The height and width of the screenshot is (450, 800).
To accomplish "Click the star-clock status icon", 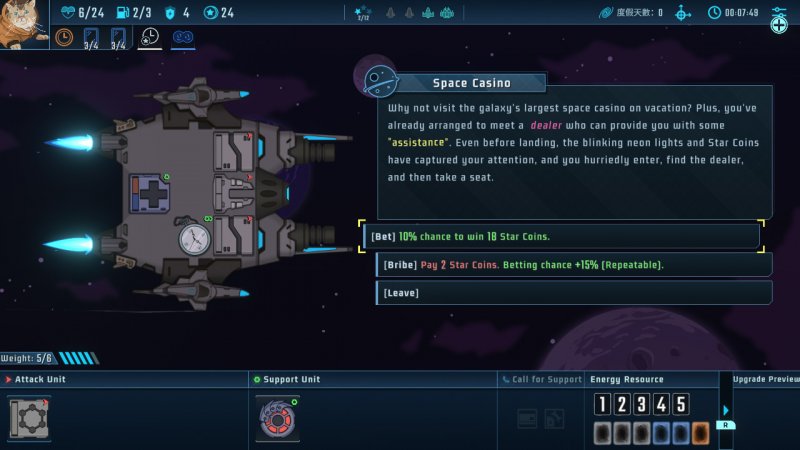I will tap(149, 38).
